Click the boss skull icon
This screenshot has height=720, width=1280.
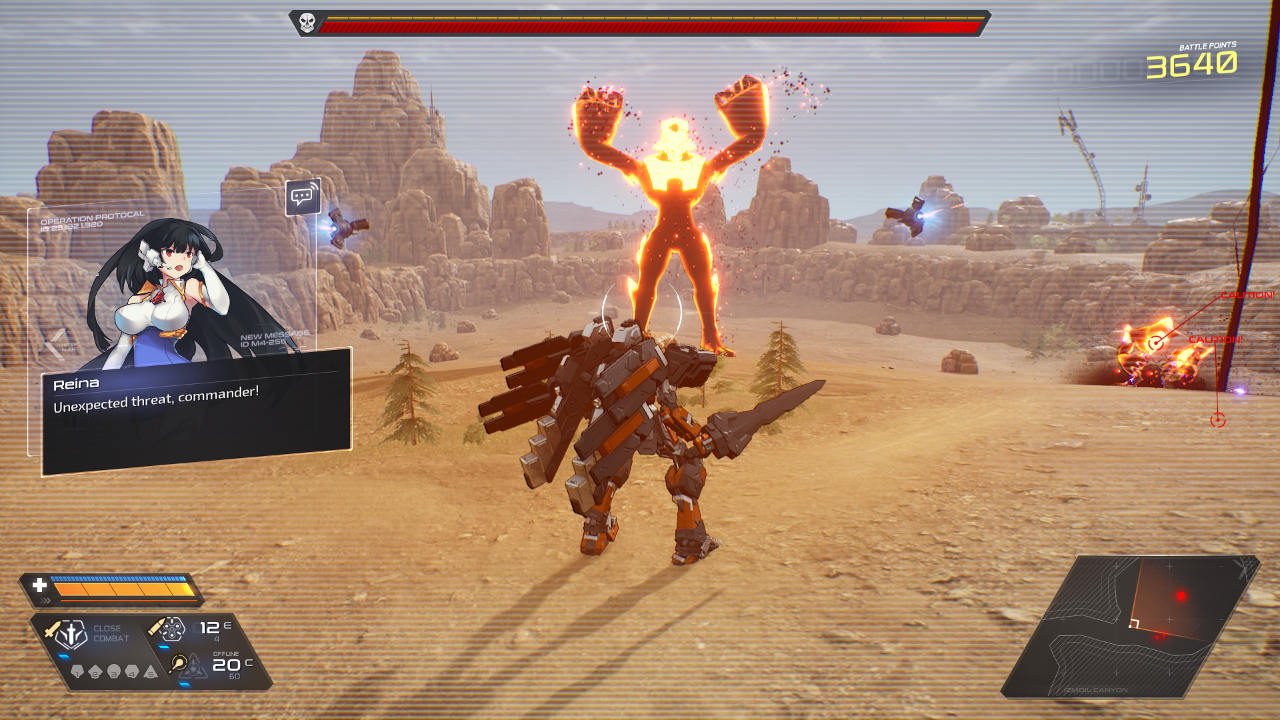point(307,23)
